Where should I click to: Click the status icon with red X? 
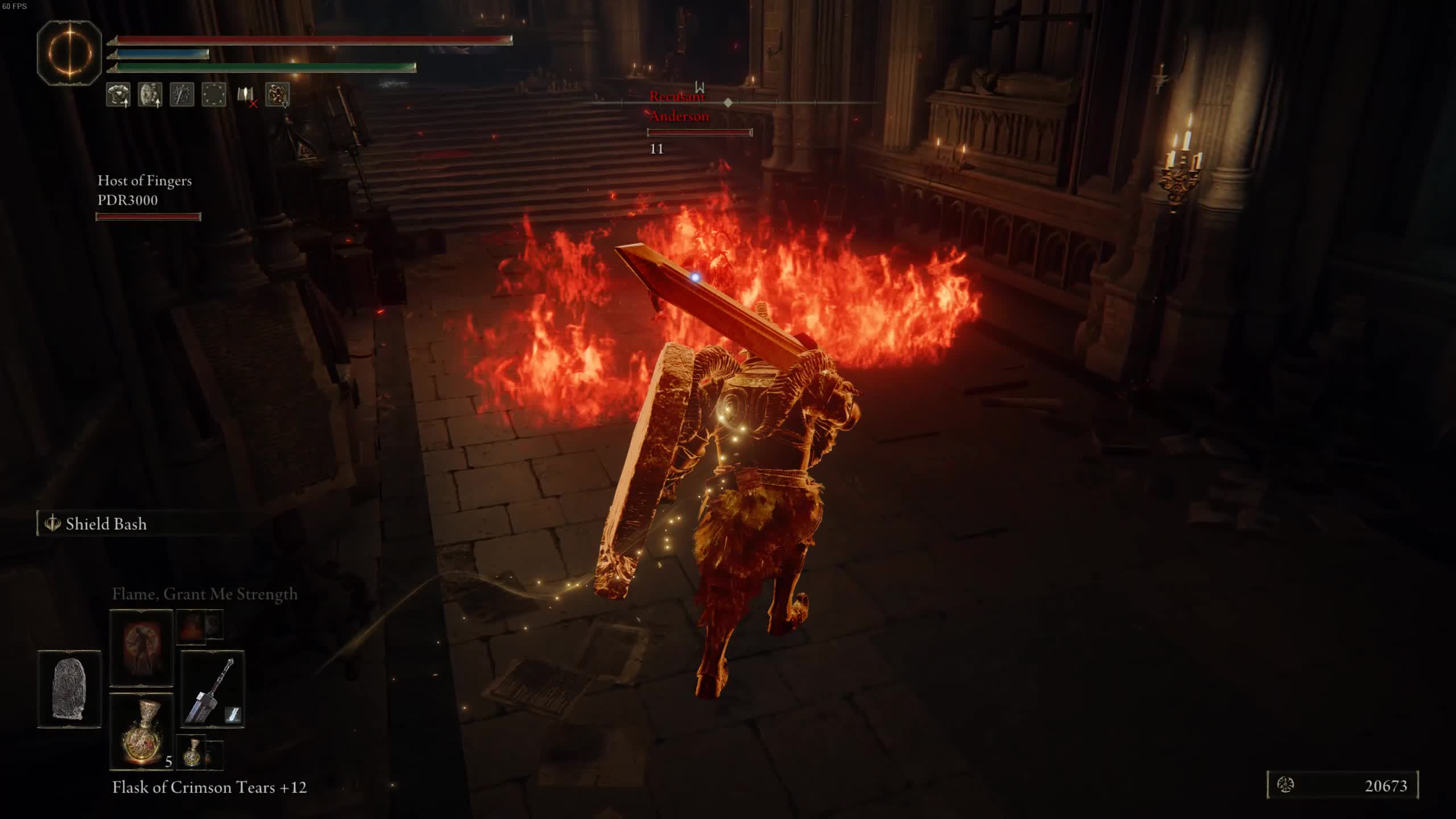tap(246, 96)
